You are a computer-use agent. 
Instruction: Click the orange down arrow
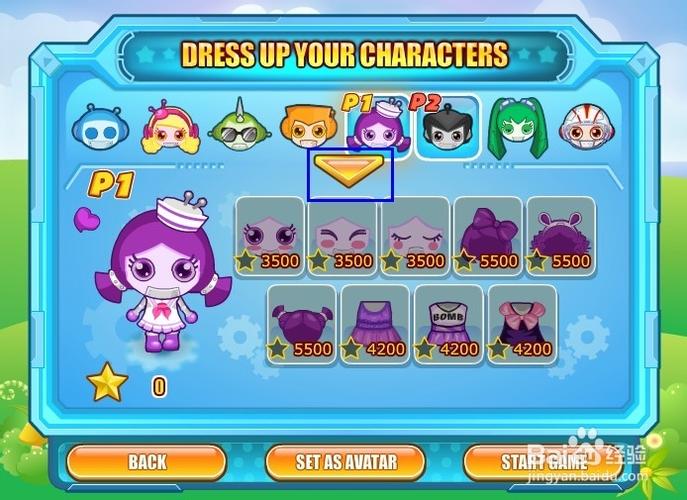tap(349, 171)
